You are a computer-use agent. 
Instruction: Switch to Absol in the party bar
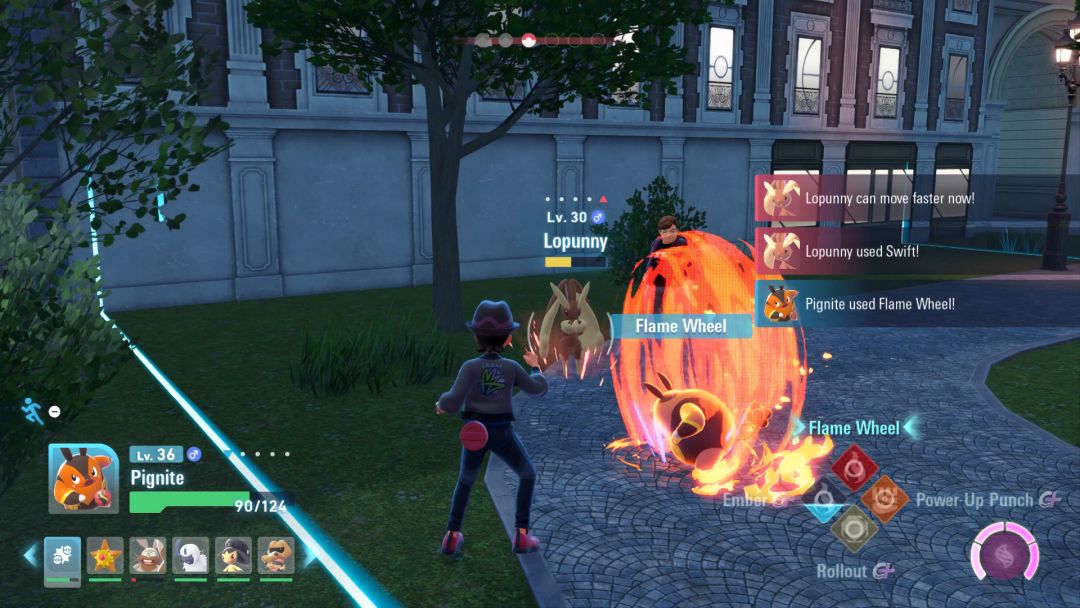tap(191, 557)
